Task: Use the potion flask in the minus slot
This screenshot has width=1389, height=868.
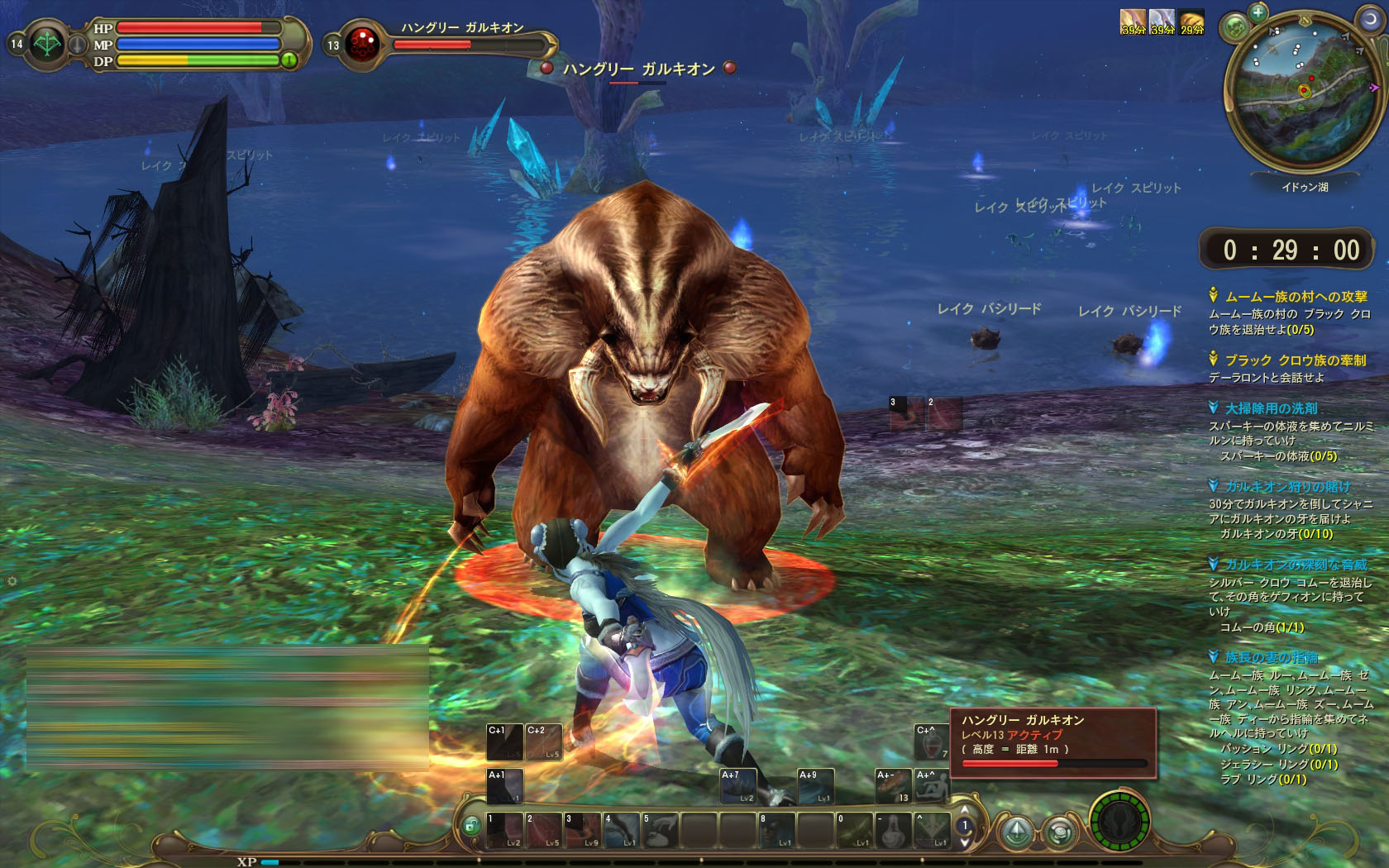Action: pos(893,830)
